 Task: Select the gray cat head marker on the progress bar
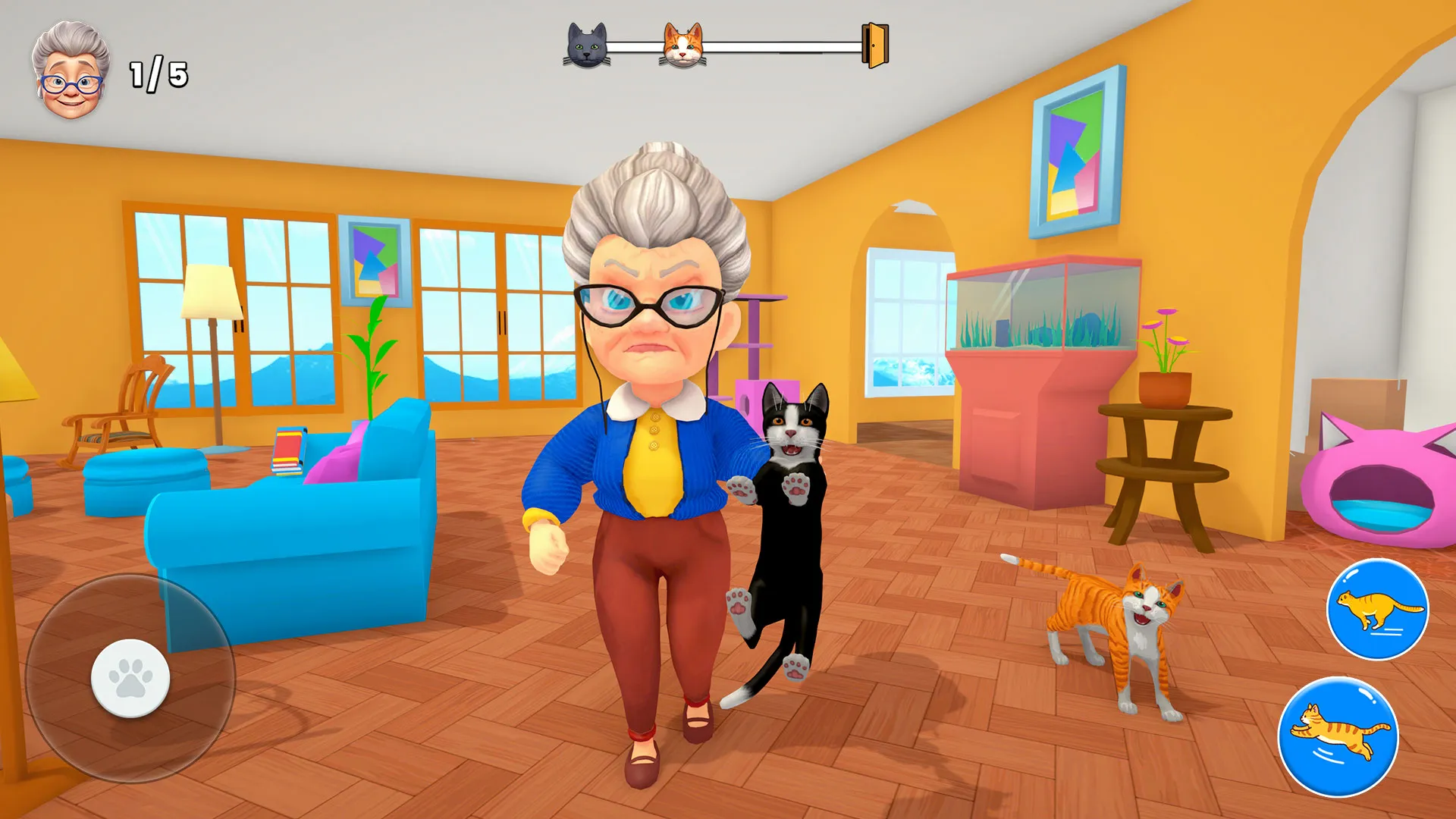click(588, 44)
